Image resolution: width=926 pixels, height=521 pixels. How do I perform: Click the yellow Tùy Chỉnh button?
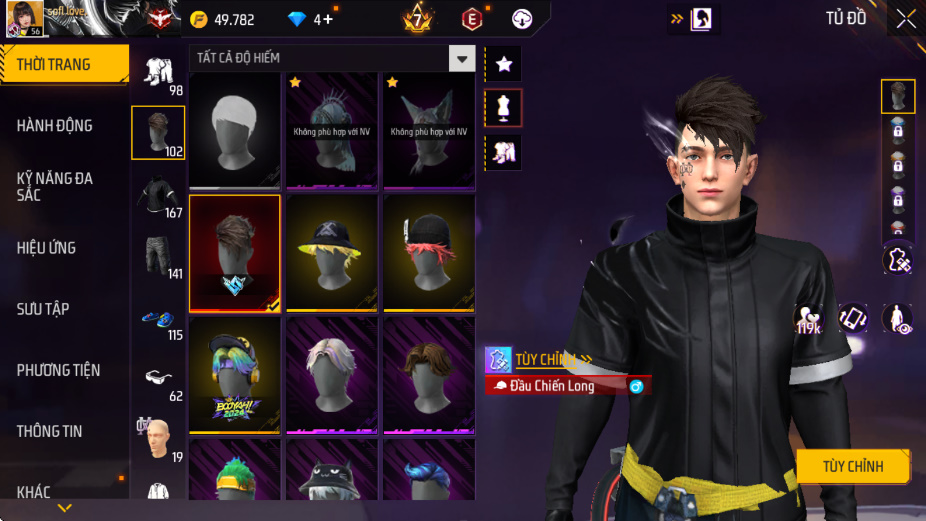[x=853, y=466]
